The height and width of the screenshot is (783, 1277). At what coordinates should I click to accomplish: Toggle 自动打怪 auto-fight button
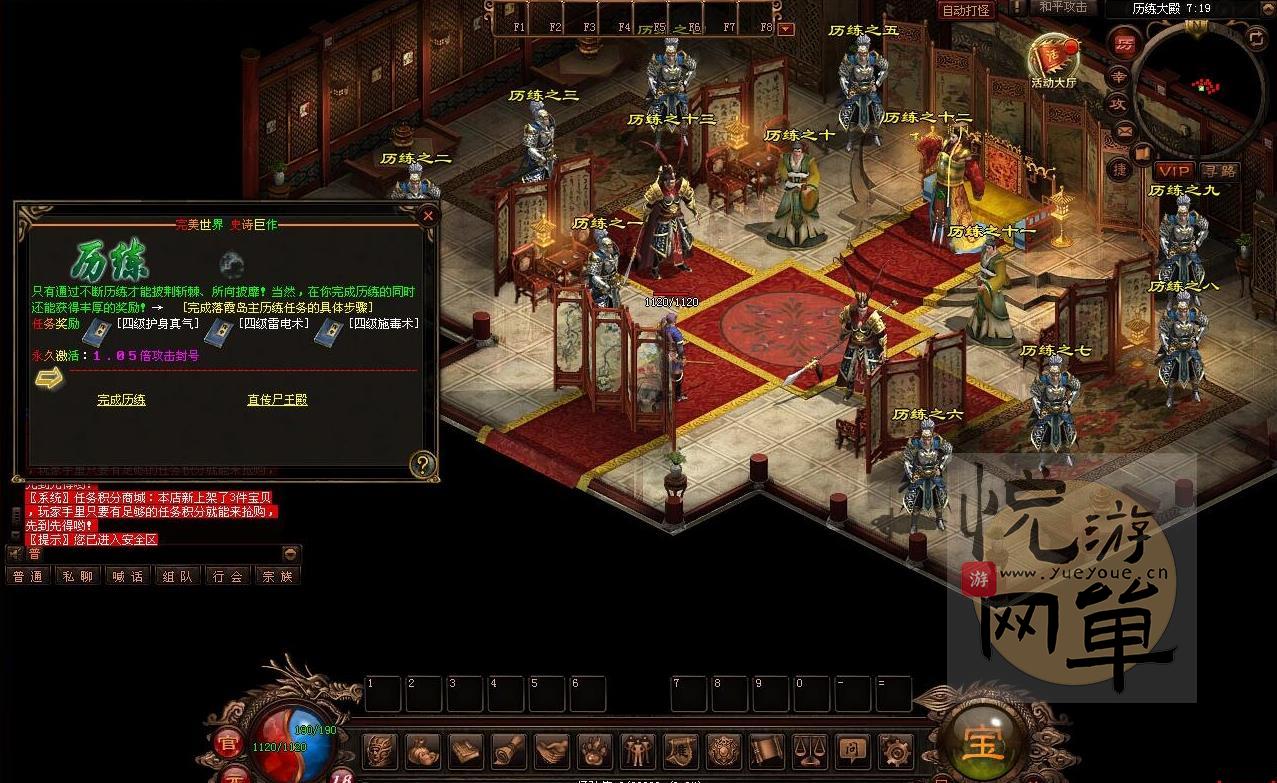coord(966,10)
